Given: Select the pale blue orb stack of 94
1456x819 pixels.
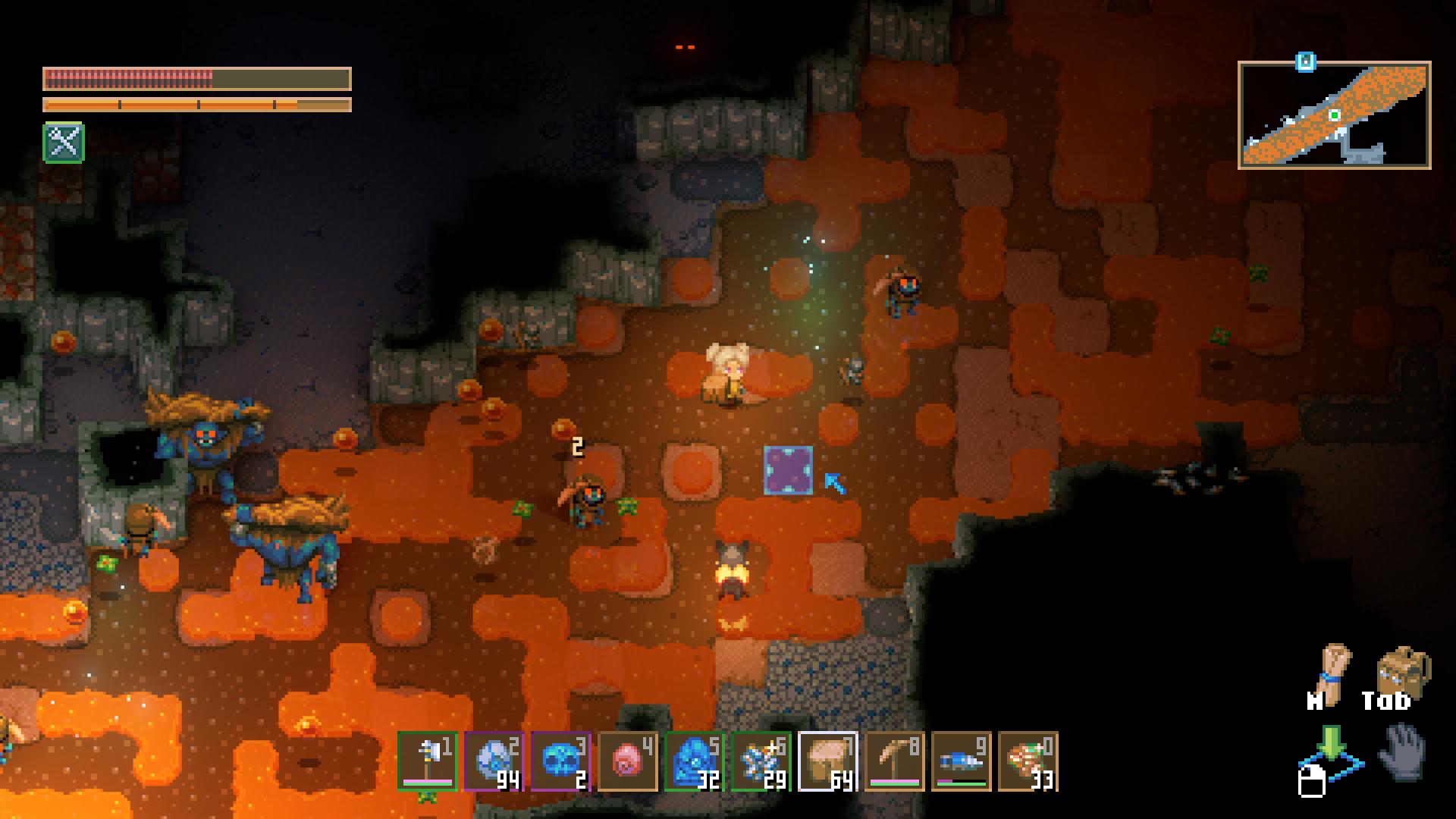Looking at the screenshot, I should pyautogui.click(x=494, y=761).
